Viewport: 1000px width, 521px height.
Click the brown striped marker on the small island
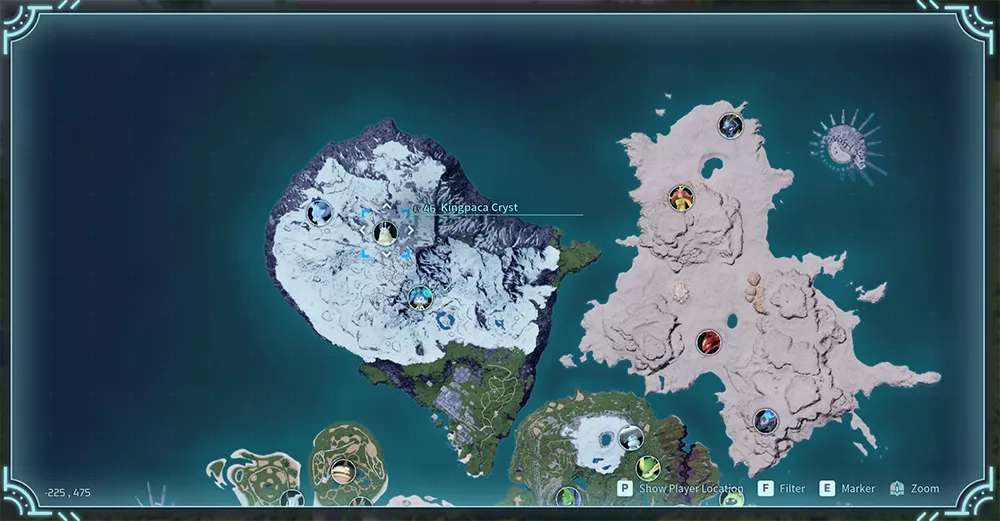[x=343, y=471]
